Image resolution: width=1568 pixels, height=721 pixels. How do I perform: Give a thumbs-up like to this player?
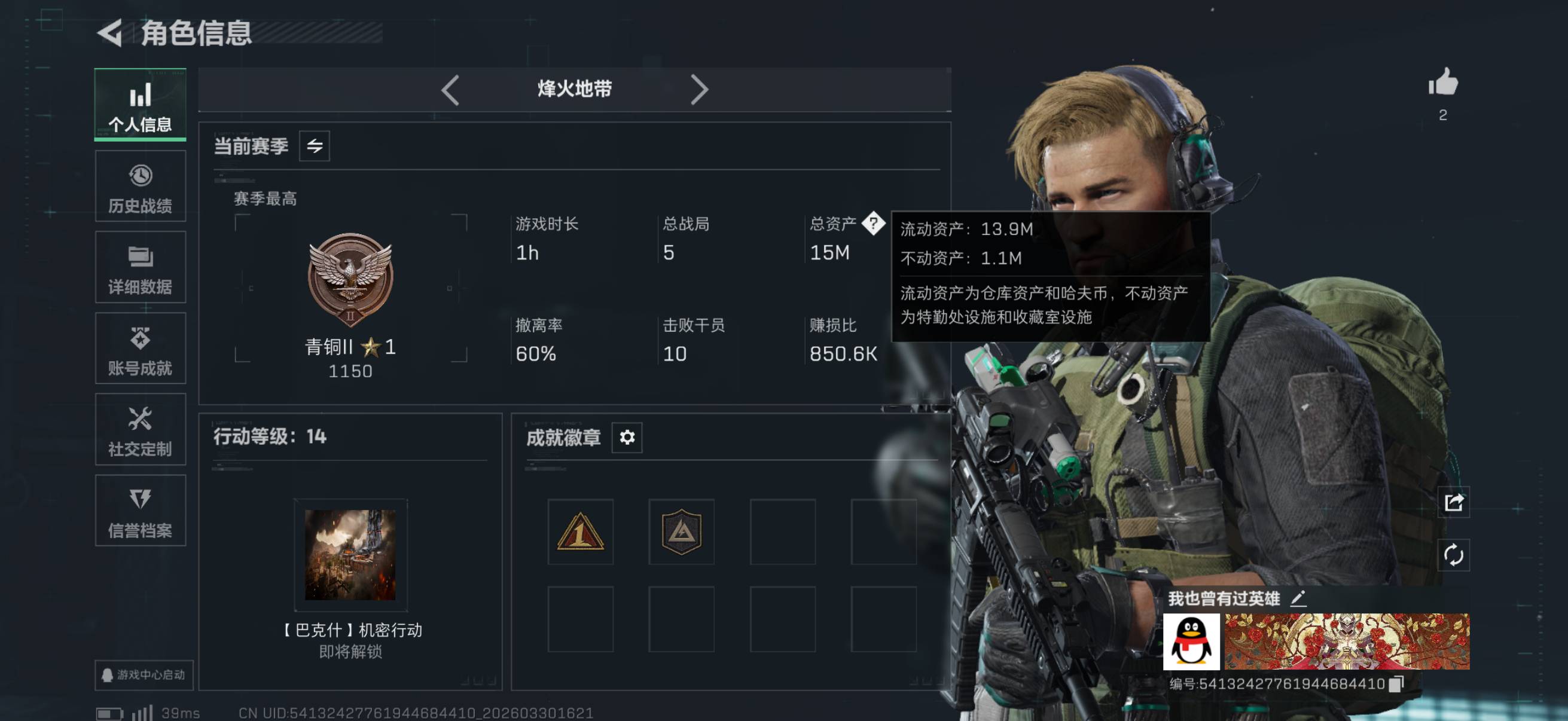(x=1443, y=83)
